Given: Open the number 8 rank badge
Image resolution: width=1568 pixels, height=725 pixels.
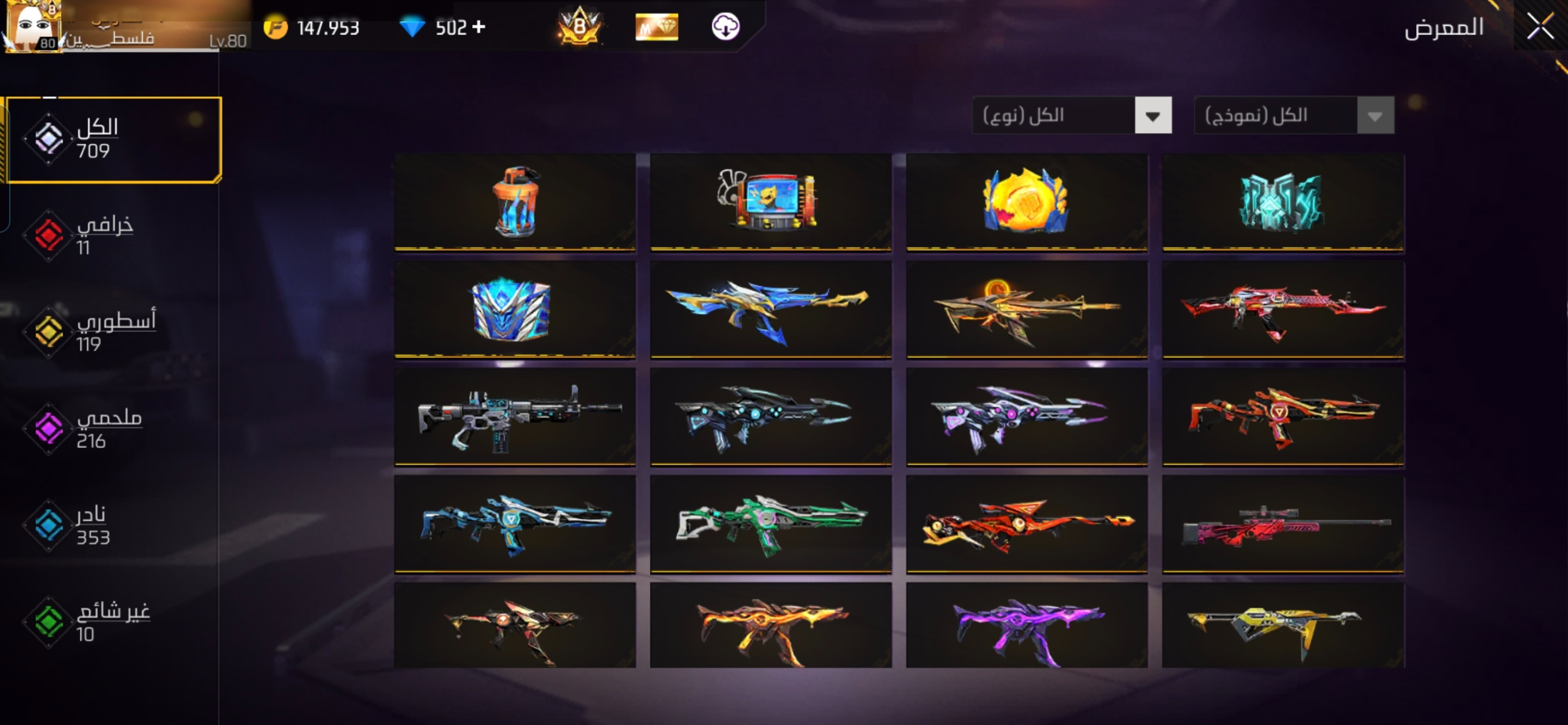Looking at the screenshot, I should pyautogui.click(x=579, y=27).
